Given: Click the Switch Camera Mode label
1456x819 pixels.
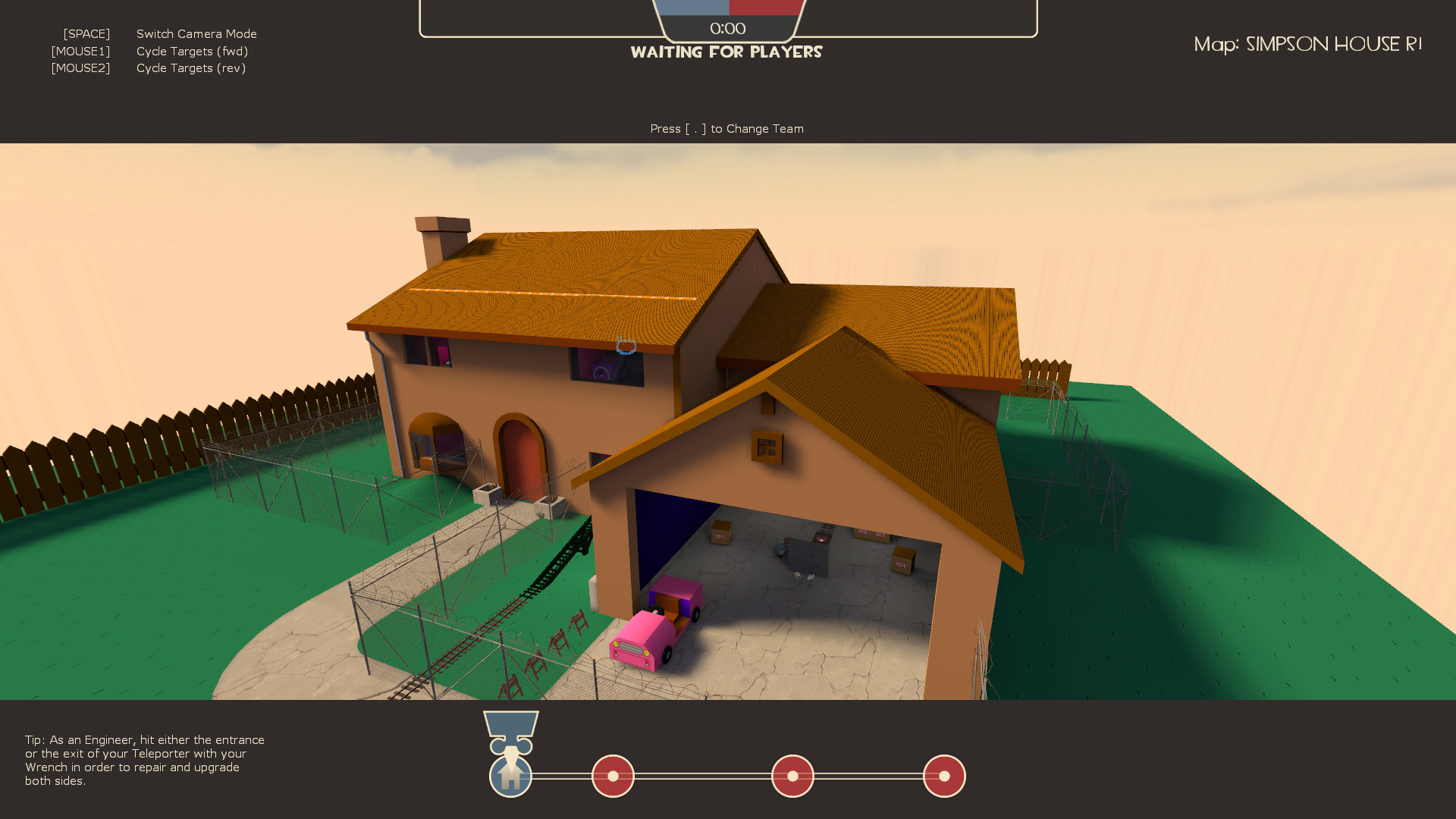Looking at the screenshot, I should pyautogui.click(x=196, y=33).
